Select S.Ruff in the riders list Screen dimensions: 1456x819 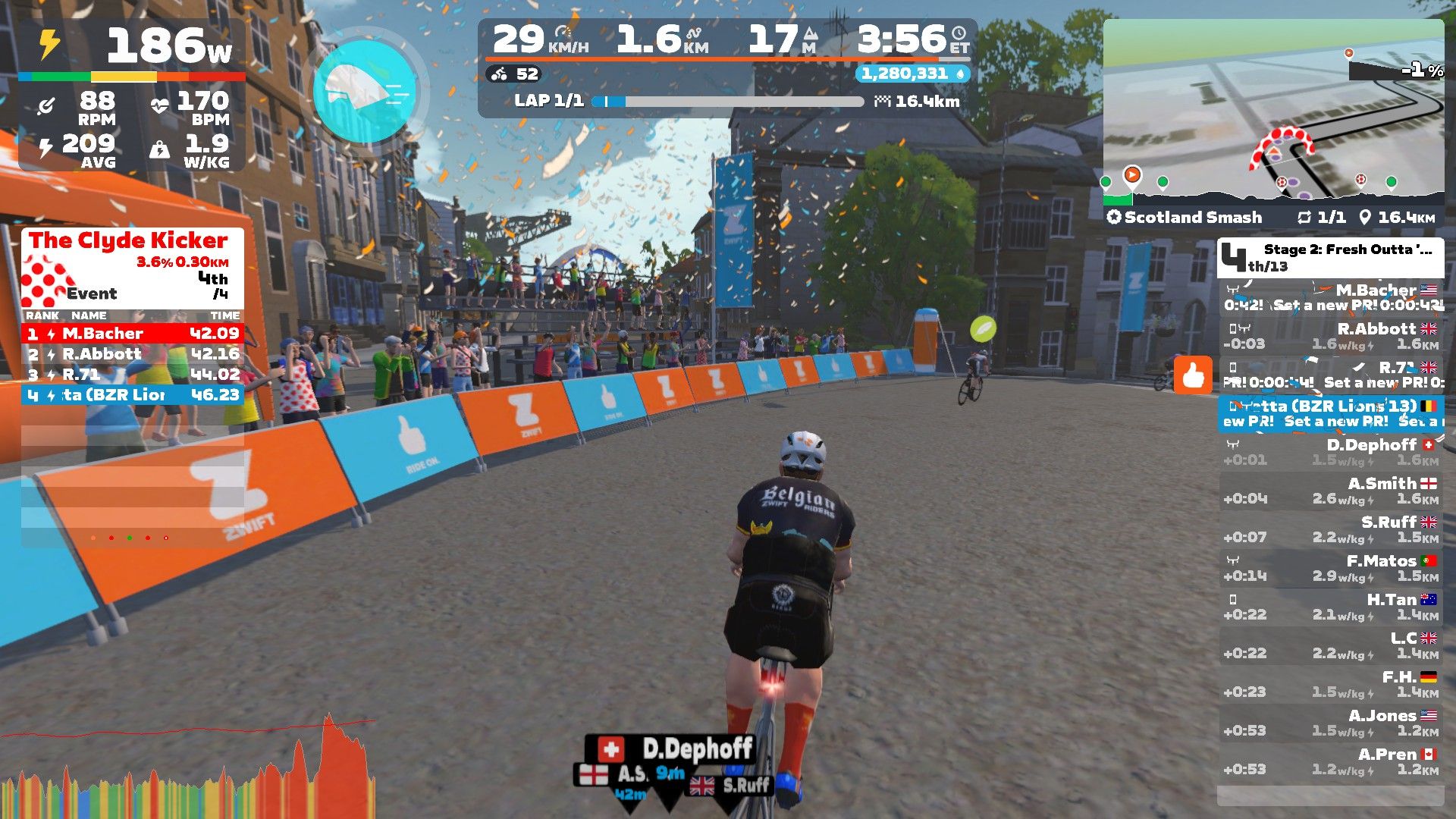pyautogui.click(x=1331, y=529)
